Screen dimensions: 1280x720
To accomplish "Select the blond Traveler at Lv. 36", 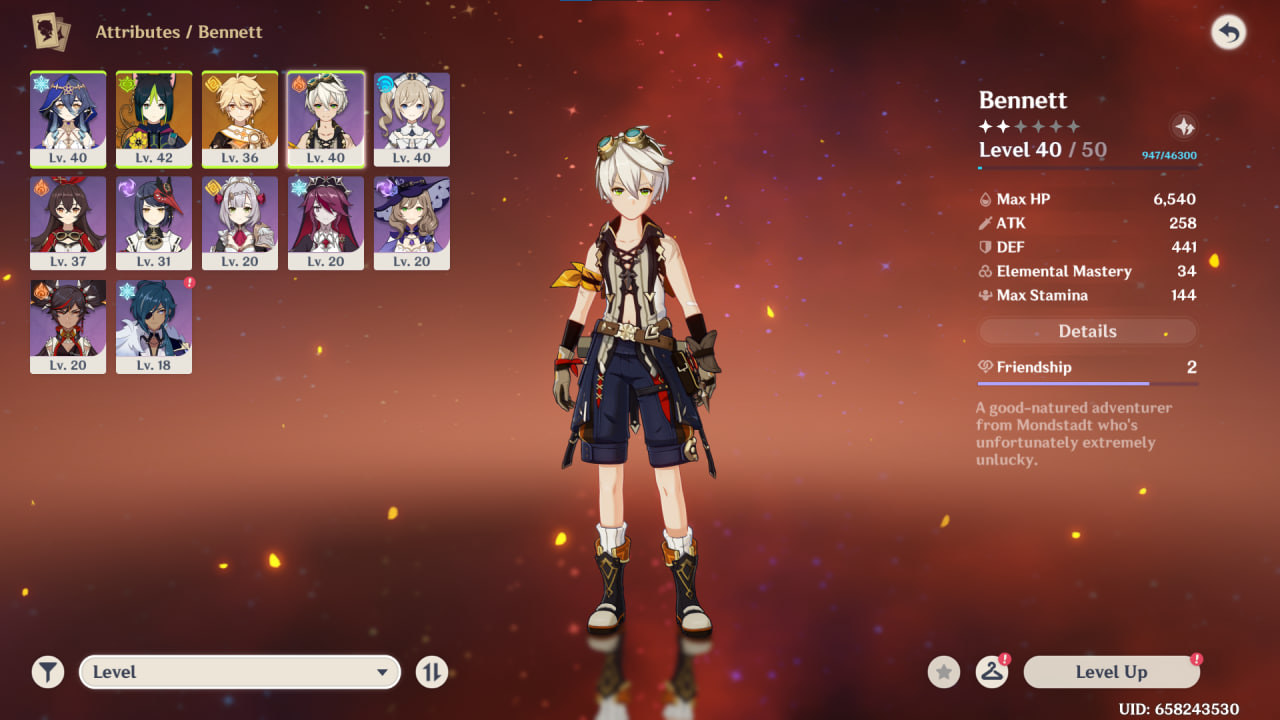I will 240,118.
